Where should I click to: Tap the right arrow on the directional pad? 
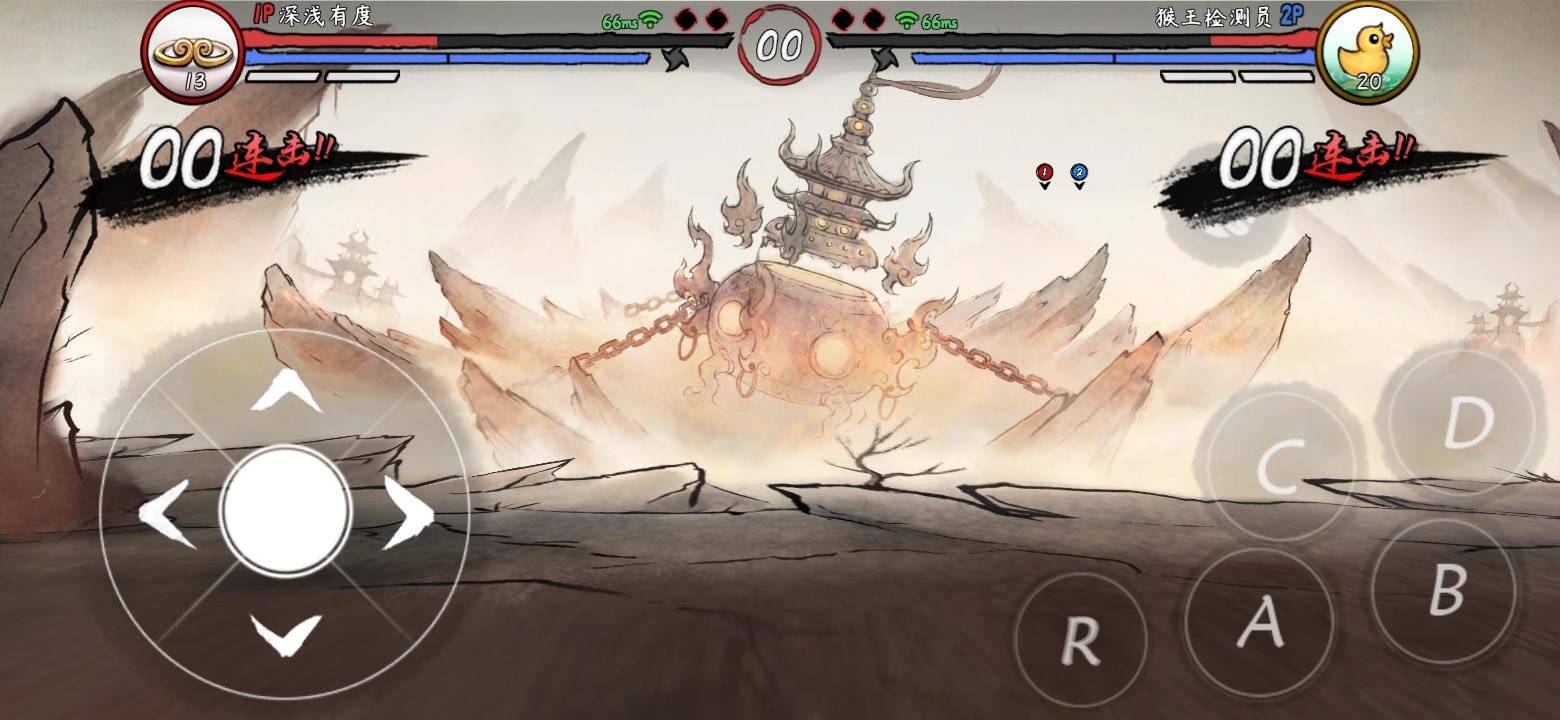pos(408,512)
